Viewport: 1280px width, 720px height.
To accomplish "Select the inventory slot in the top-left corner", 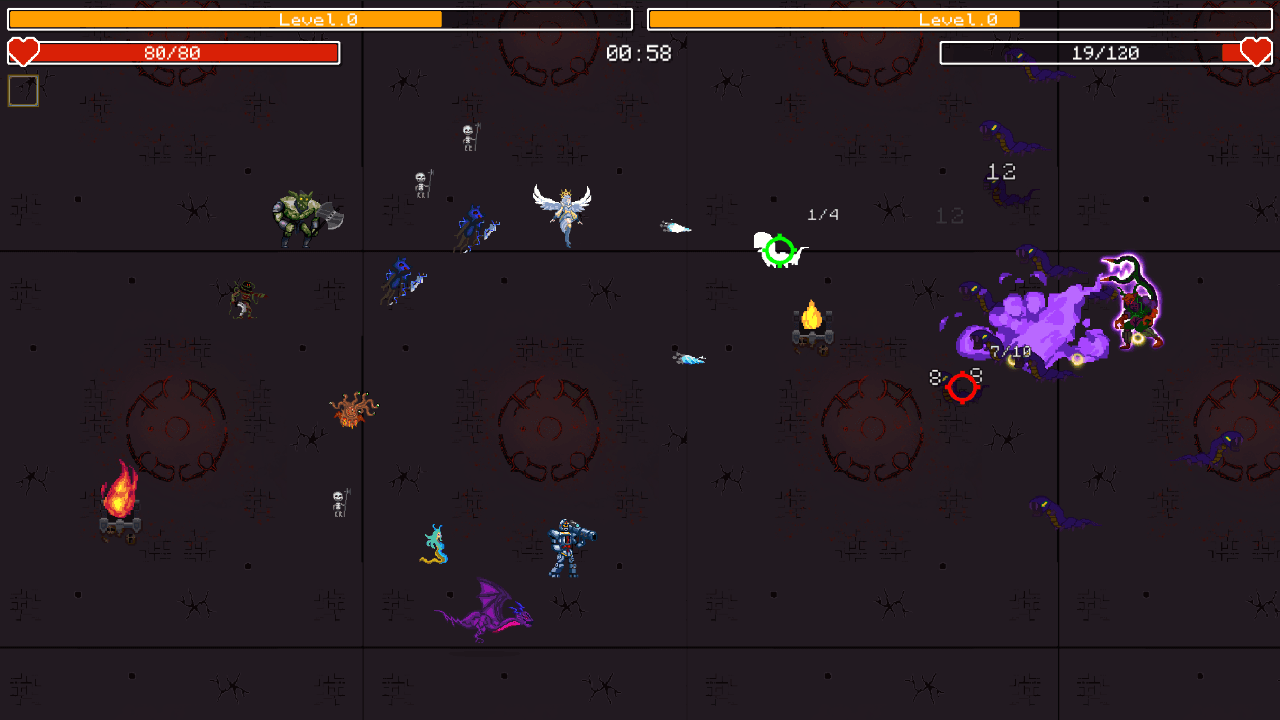I will [x=22, y=90].
